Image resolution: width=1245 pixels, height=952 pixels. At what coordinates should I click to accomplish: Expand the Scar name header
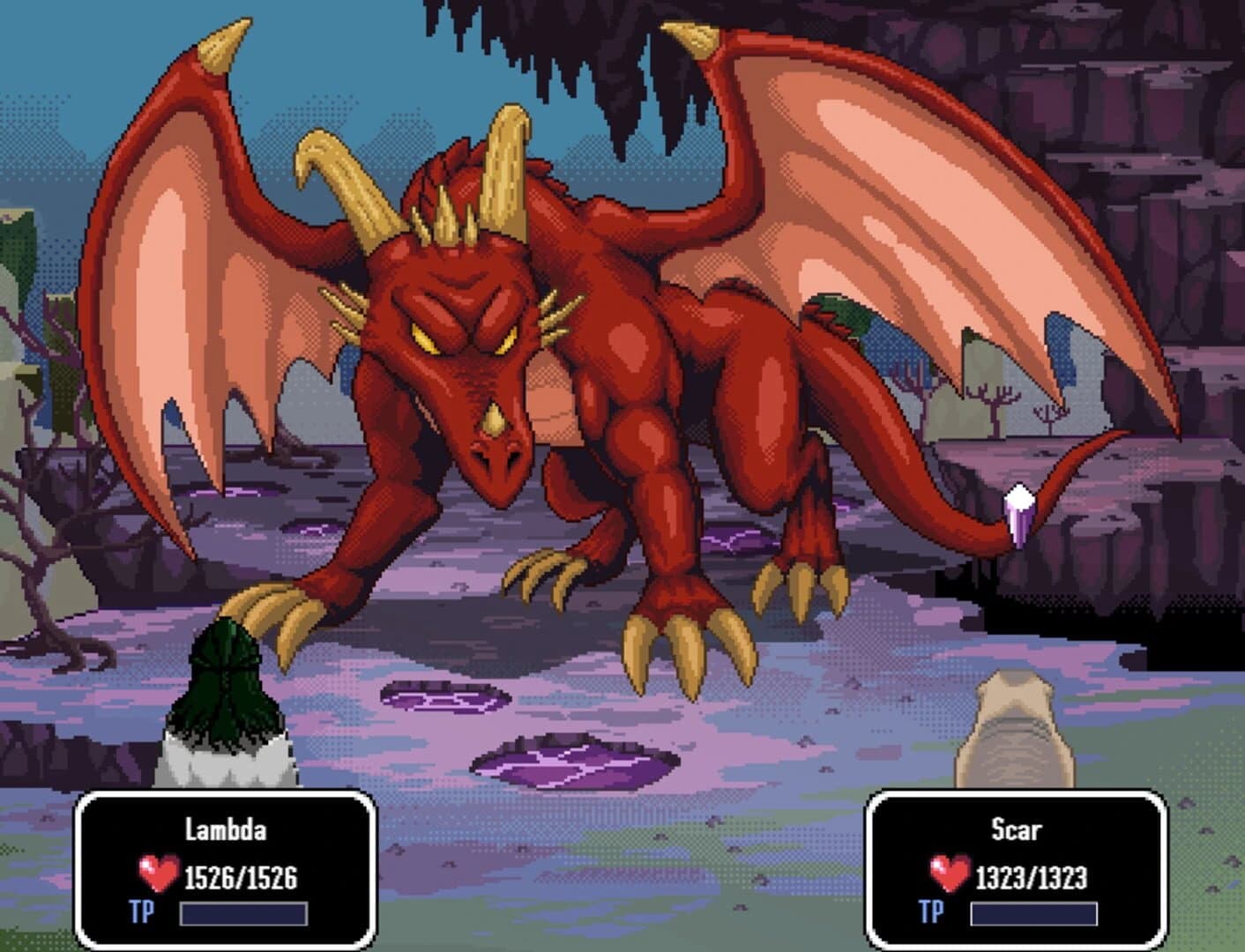pos(1016,829)
